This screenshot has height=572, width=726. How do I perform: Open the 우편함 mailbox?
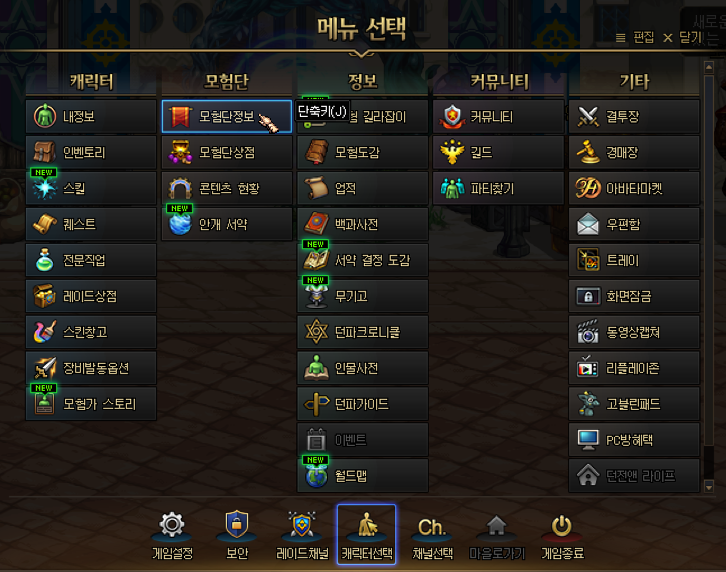[x=634, y=224]
